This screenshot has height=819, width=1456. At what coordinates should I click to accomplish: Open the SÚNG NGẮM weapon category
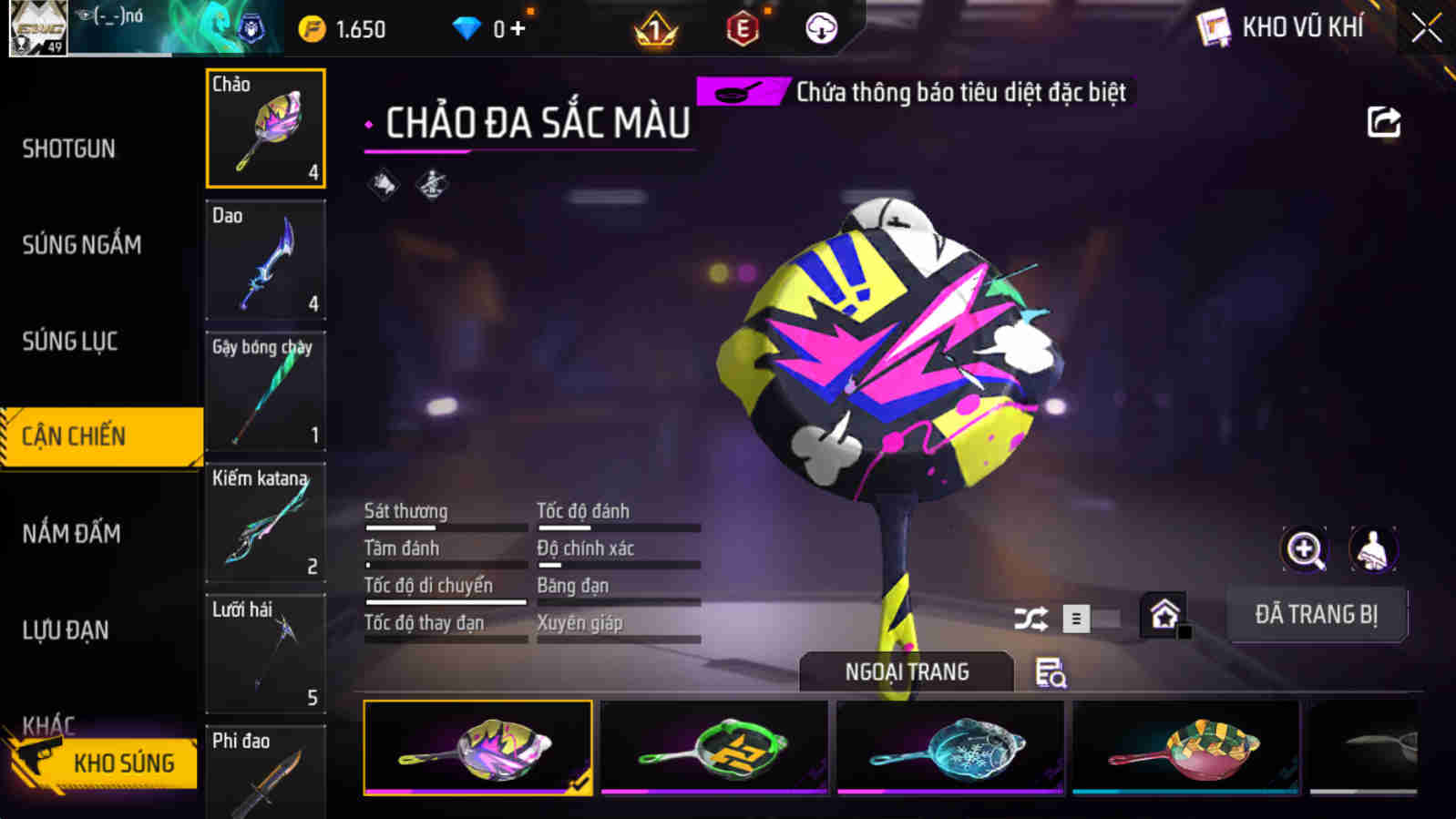[80, 244]
